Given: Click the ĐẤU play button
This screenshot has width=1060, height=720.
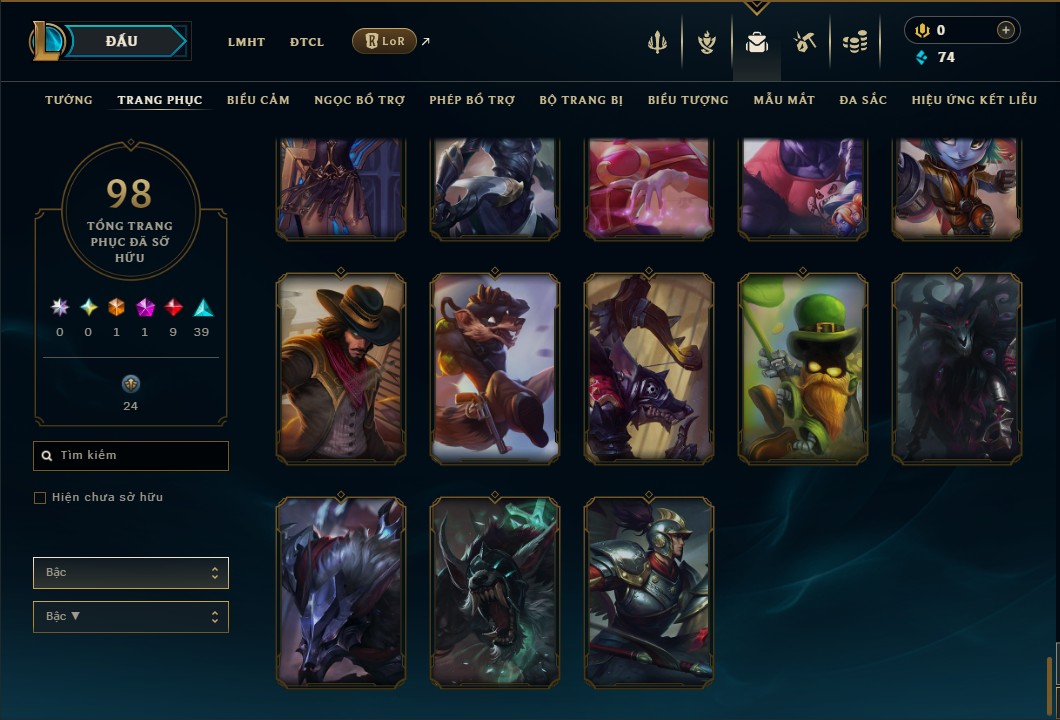Looking at the screenshot, I should click(x=121, y=41).
